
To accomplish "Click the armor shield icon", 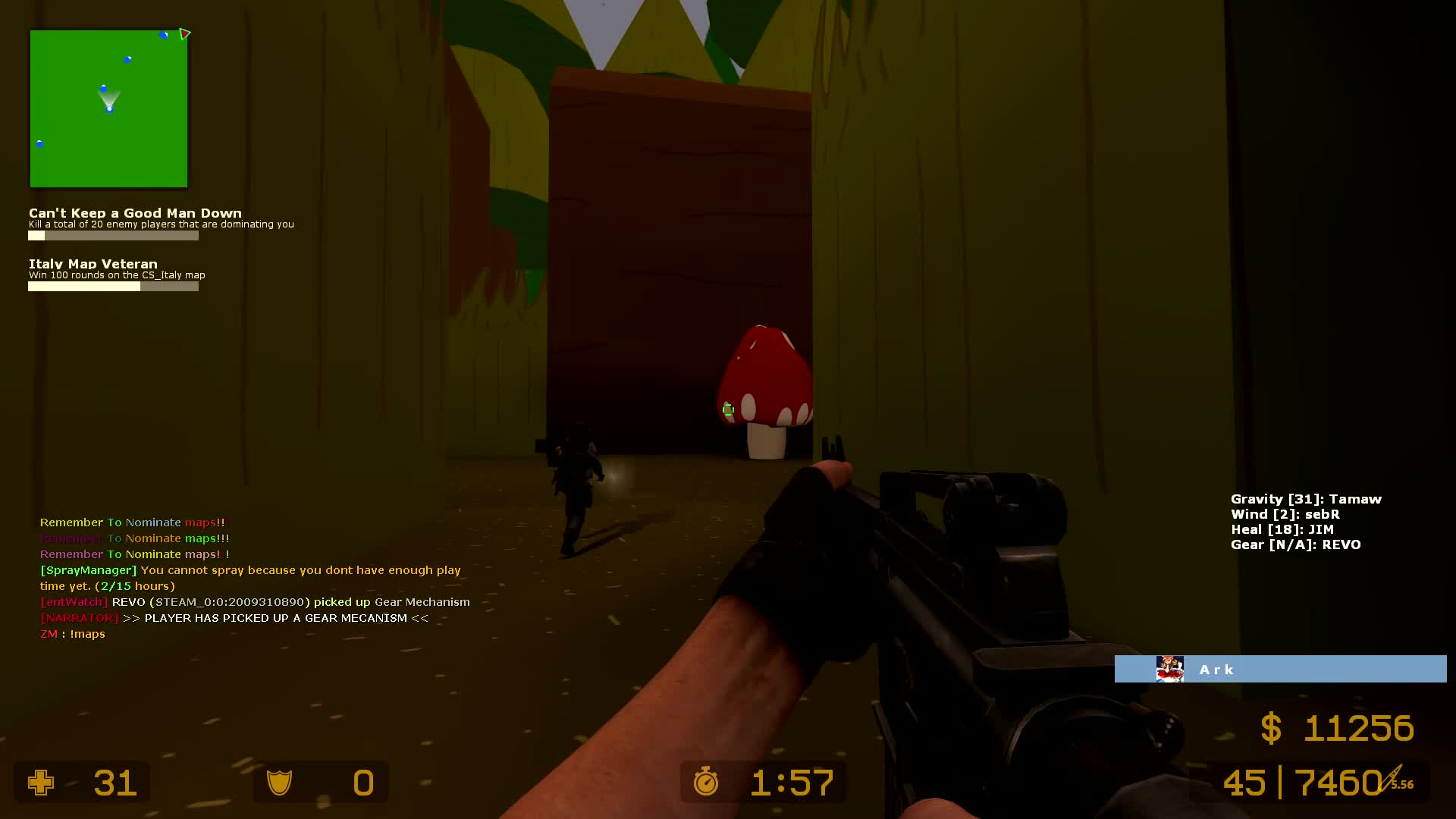I will [x=279, y=782].
